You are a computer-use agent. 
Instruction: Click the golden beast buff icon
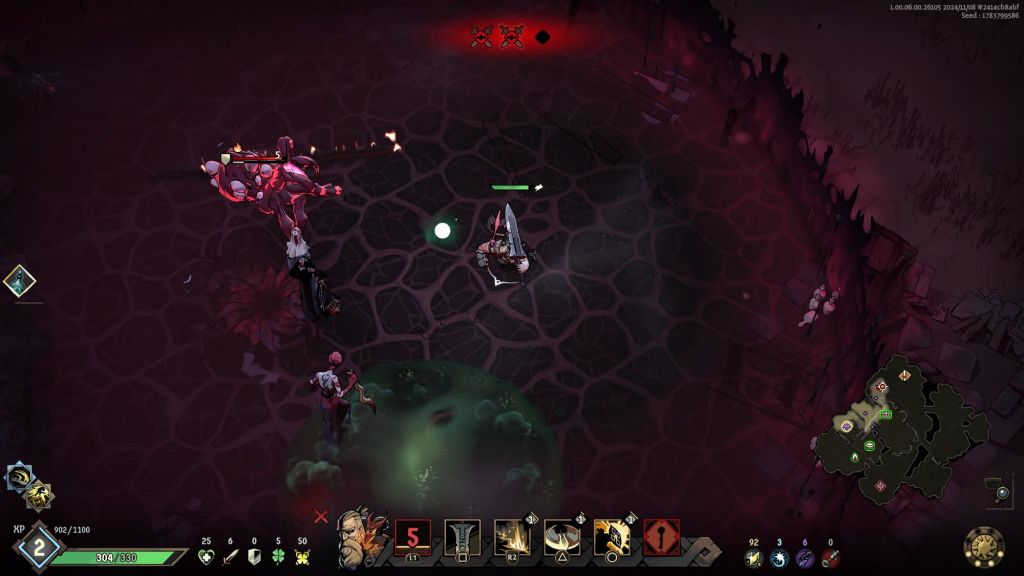coord(38,494)
